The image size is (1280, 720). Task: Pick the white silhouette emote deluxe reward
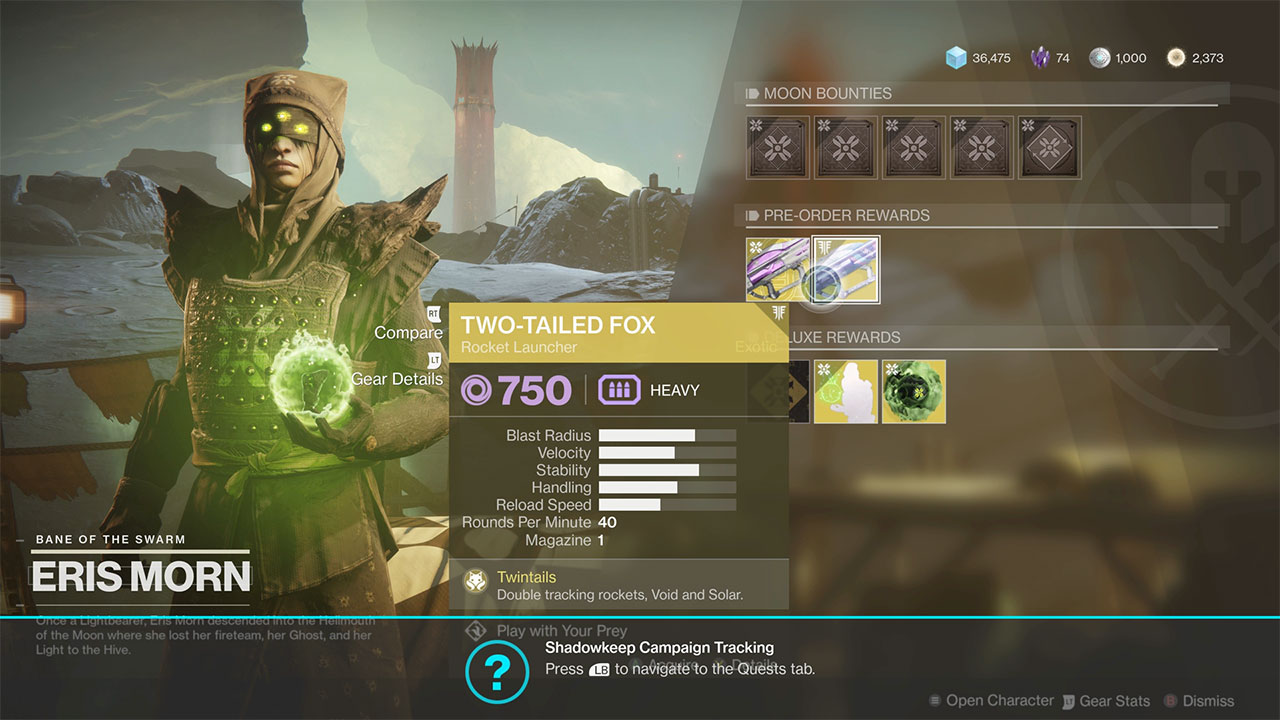(x=845, y=392)
